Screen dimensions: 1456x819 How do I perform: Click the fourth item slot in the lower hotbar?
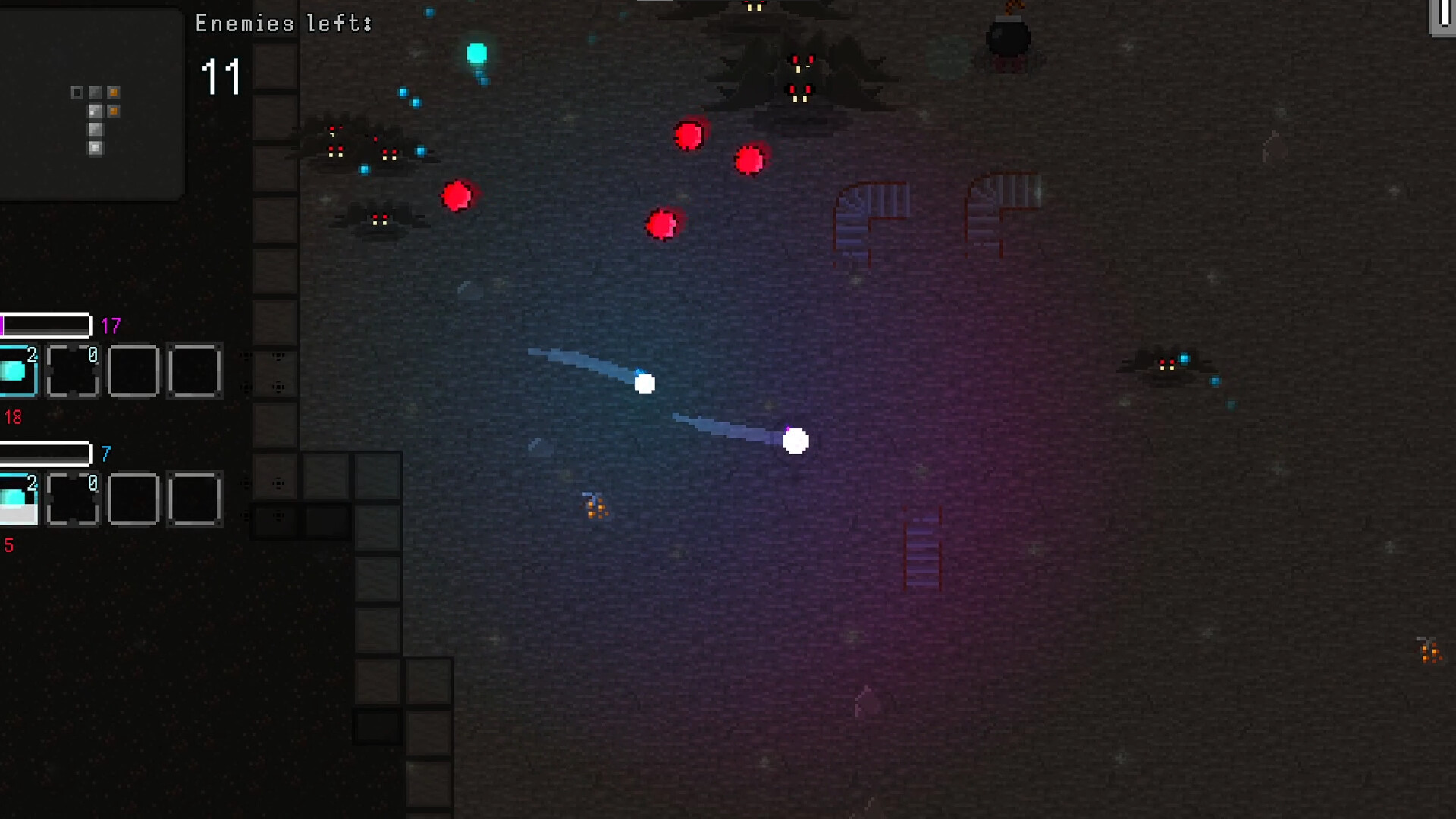click(x=196, y=499)
